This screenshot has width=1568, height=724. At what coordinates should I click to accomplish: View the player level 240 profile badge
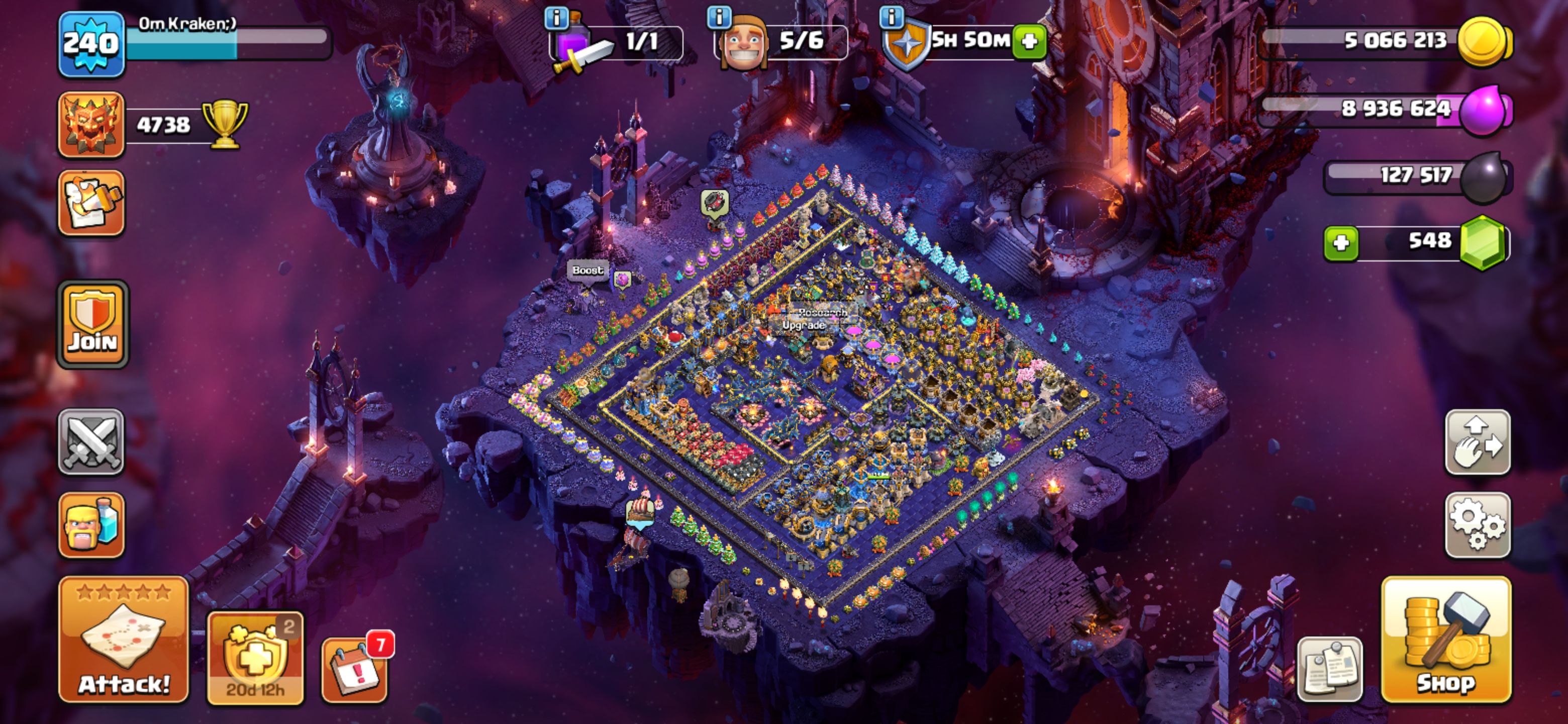[x=91, y=44]
